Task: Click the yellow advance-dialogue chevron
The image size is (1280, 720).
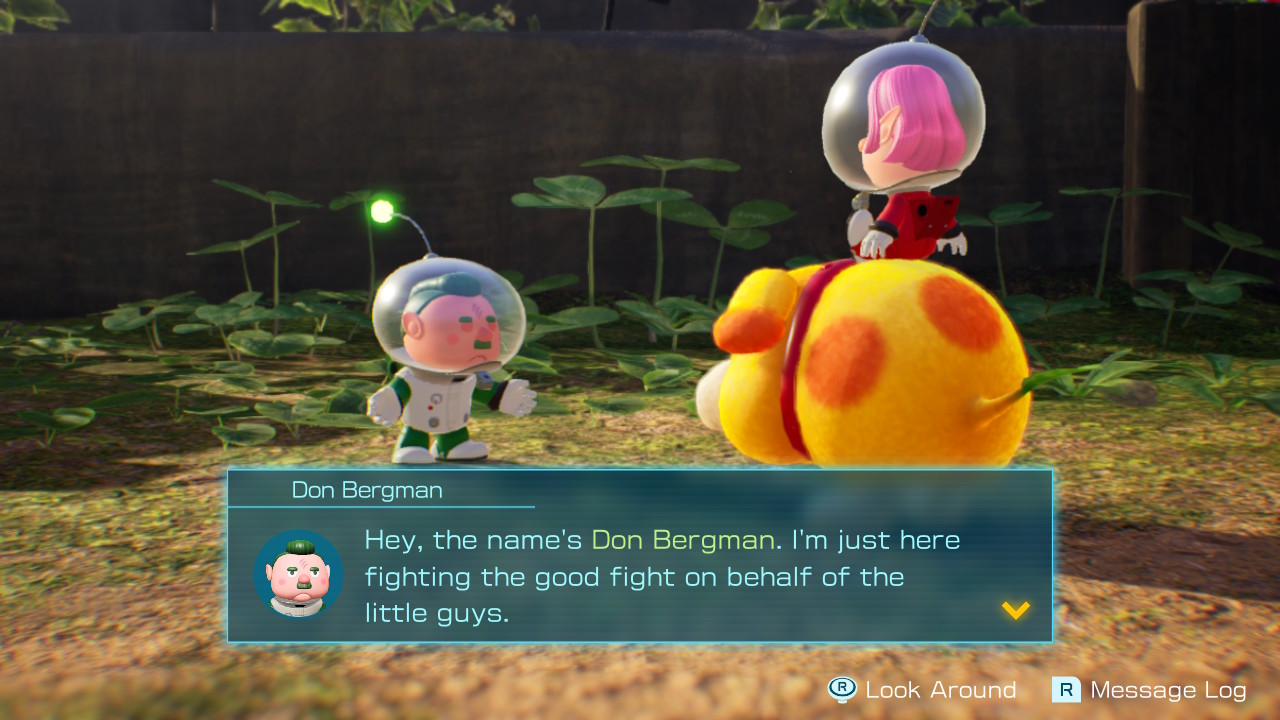Action: [1015, 612]
